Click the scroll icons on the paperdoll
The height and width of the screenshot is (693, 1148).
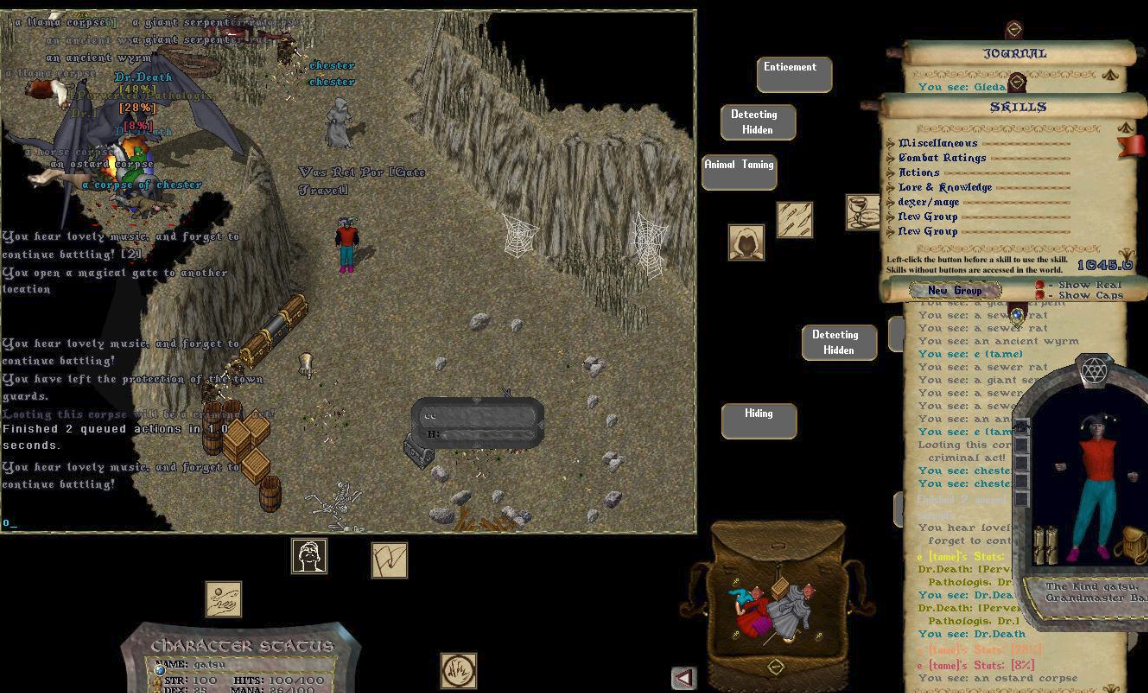click(1045, 546)
